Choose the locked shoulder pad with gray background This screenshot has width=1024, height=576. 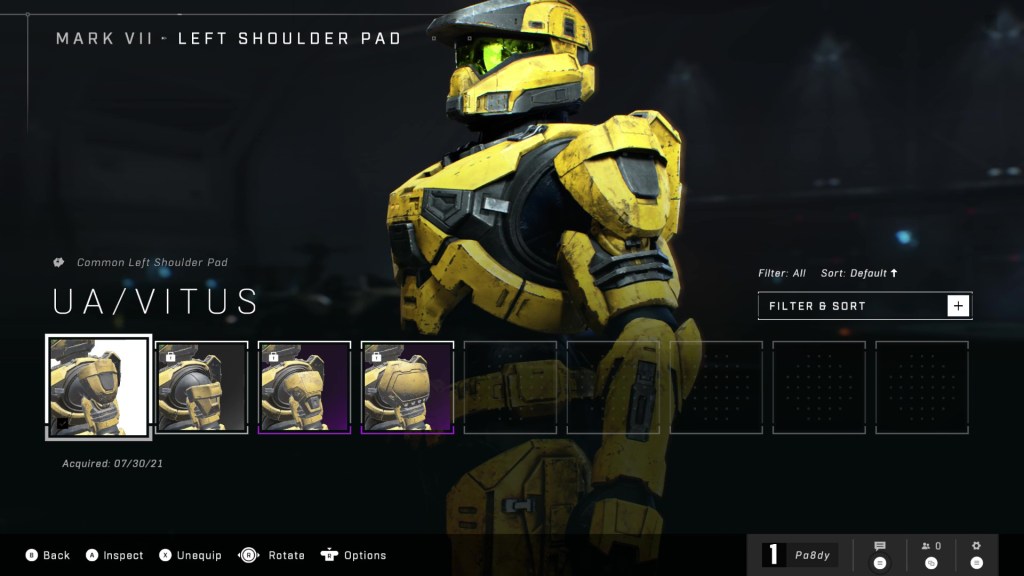pos(202,387)
